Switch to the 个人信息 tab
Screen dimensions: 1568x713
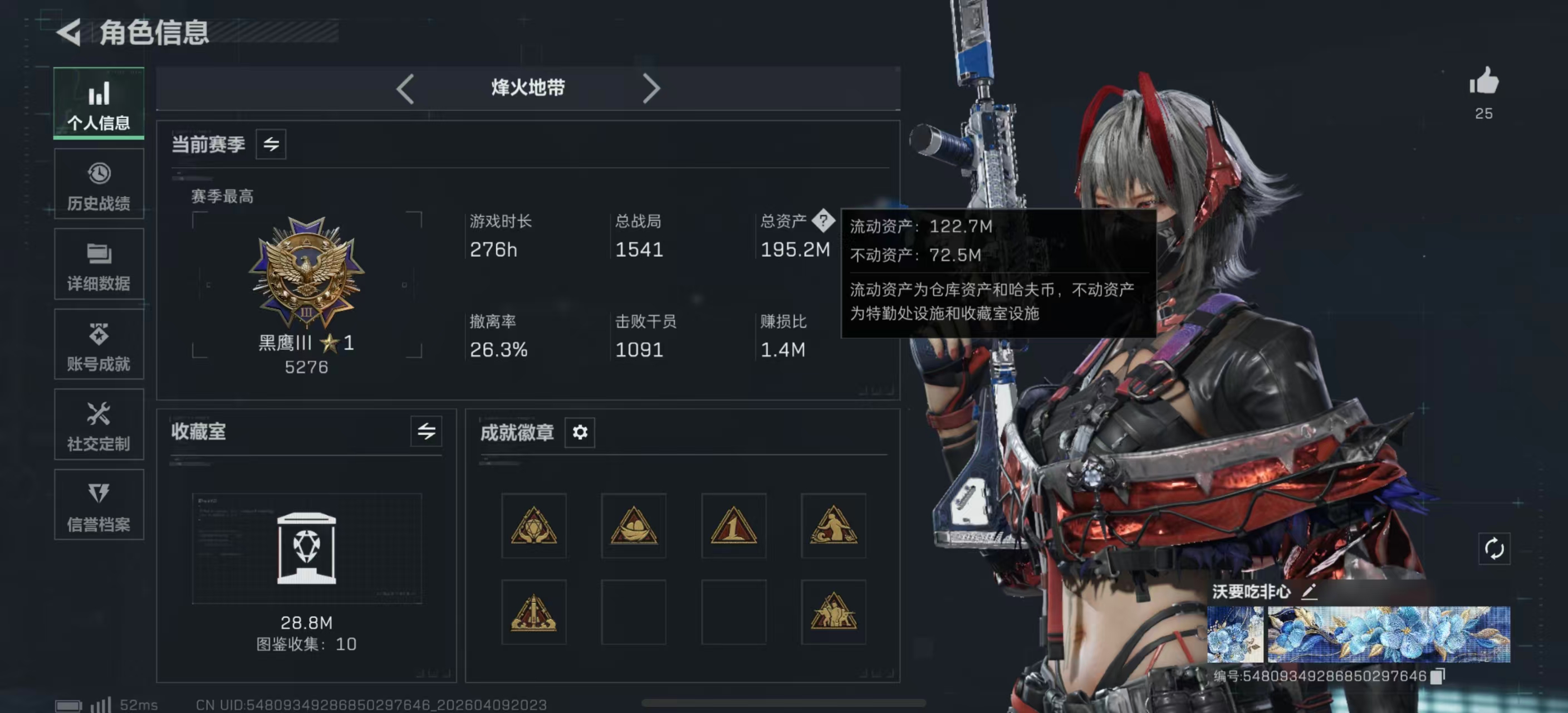coord(99,104)
